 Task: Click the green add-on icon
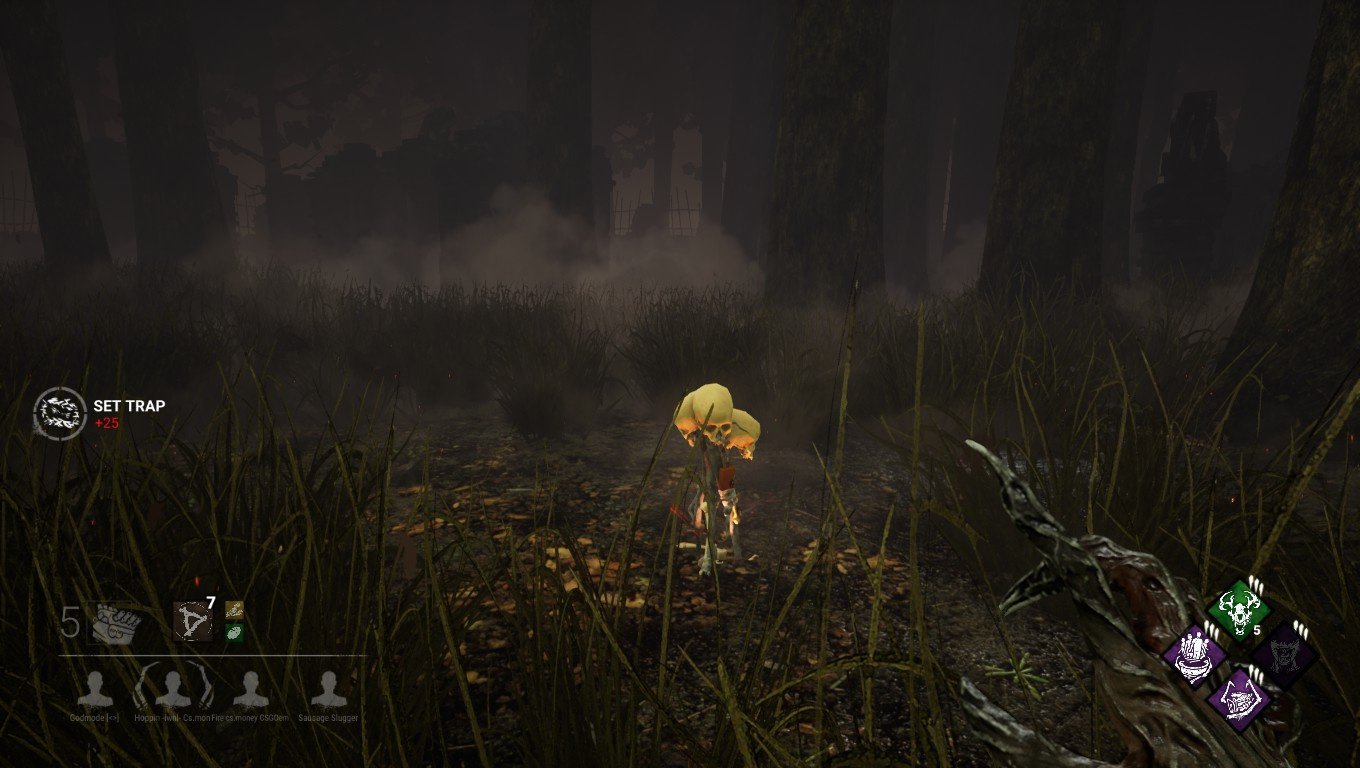(x=235, y=632)
